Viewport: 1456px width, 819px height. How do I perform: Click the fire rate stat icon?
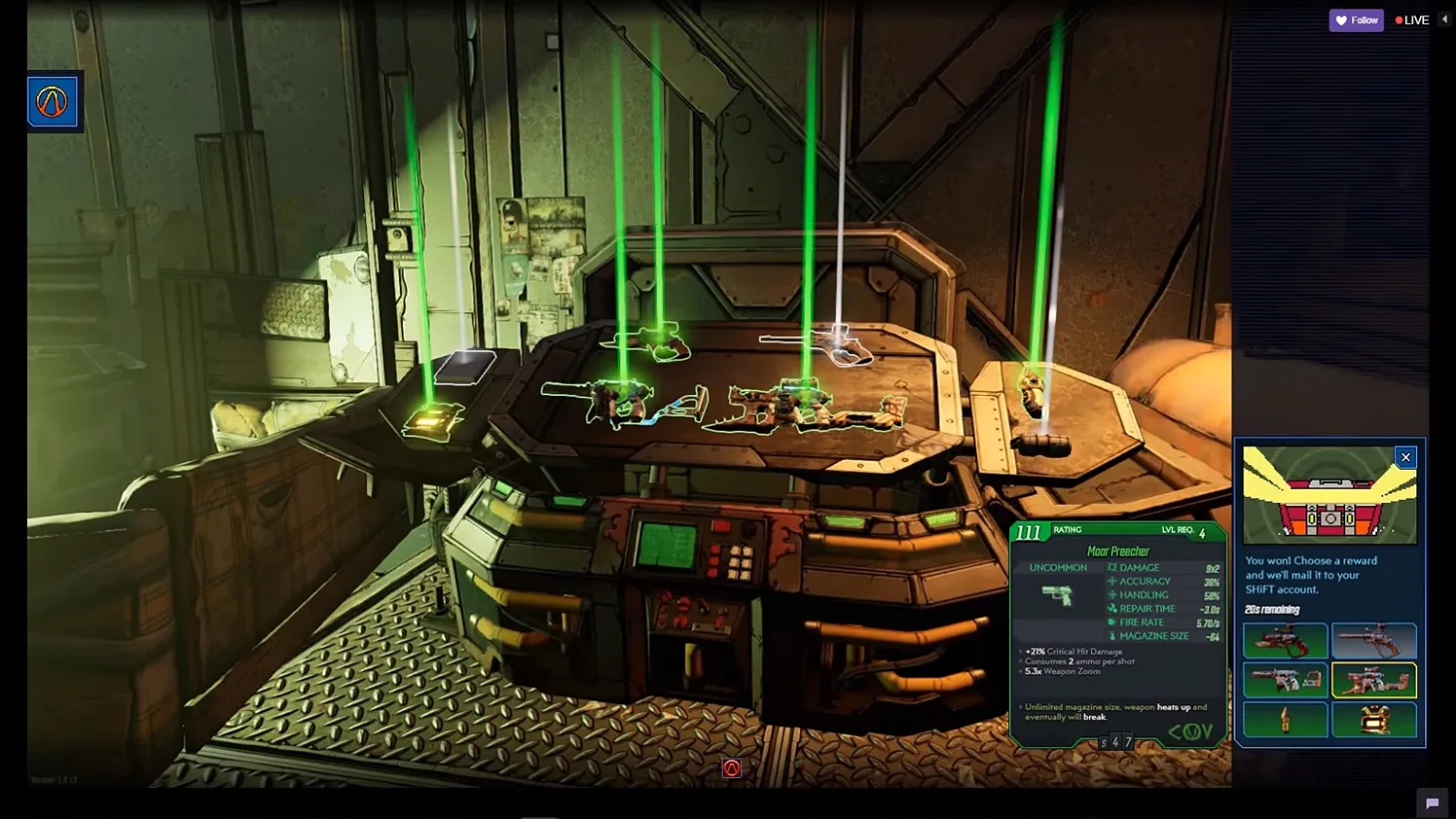click(x=1113, y=621)
